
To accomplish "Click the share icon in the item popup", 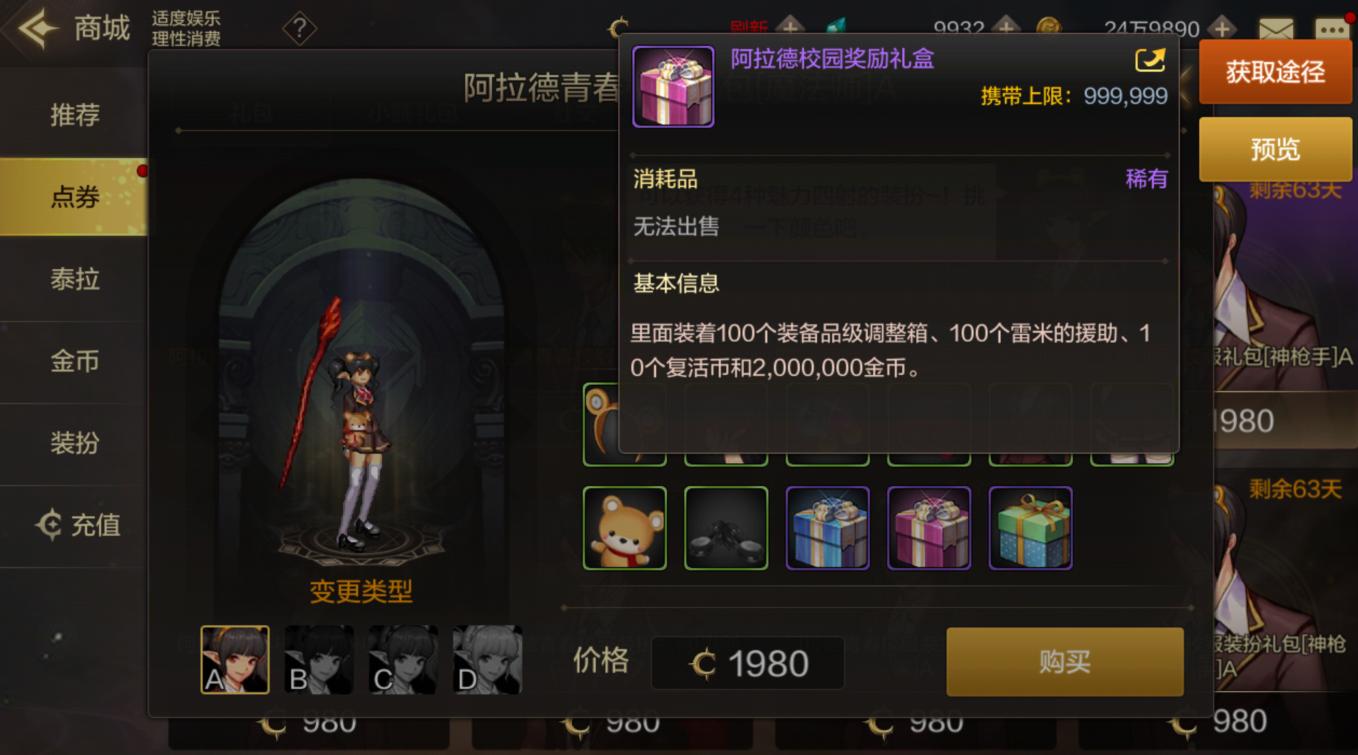I will pos(1152,60).
